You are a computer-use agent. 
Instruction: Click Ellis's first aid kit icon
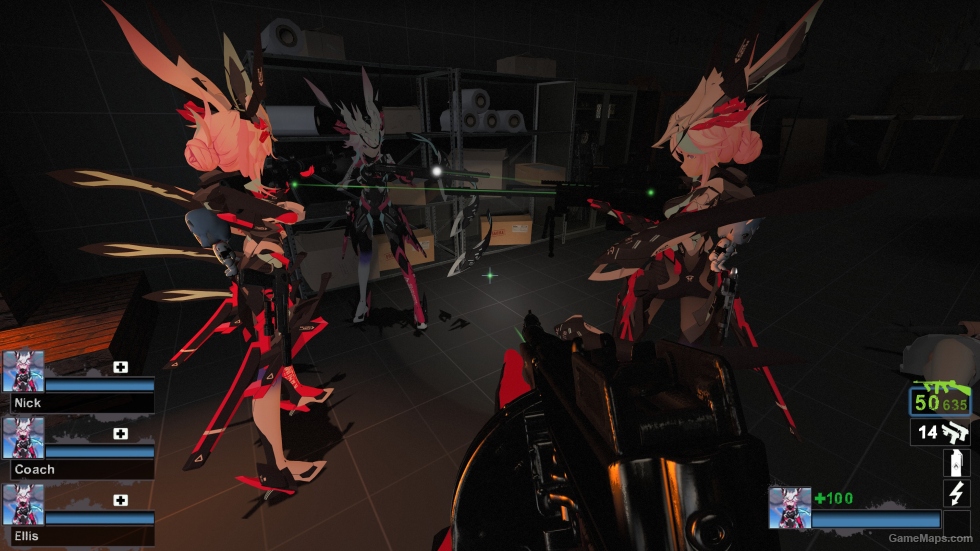pyautogui.click(x=121, y=500)
